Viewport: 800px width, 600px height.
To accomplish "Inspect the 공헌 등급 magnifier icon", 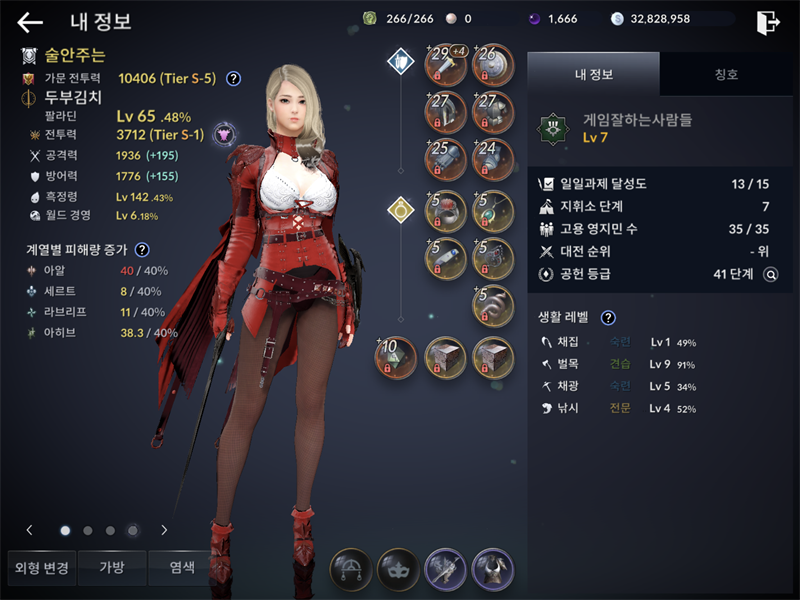I will click(x=770, y=274).
